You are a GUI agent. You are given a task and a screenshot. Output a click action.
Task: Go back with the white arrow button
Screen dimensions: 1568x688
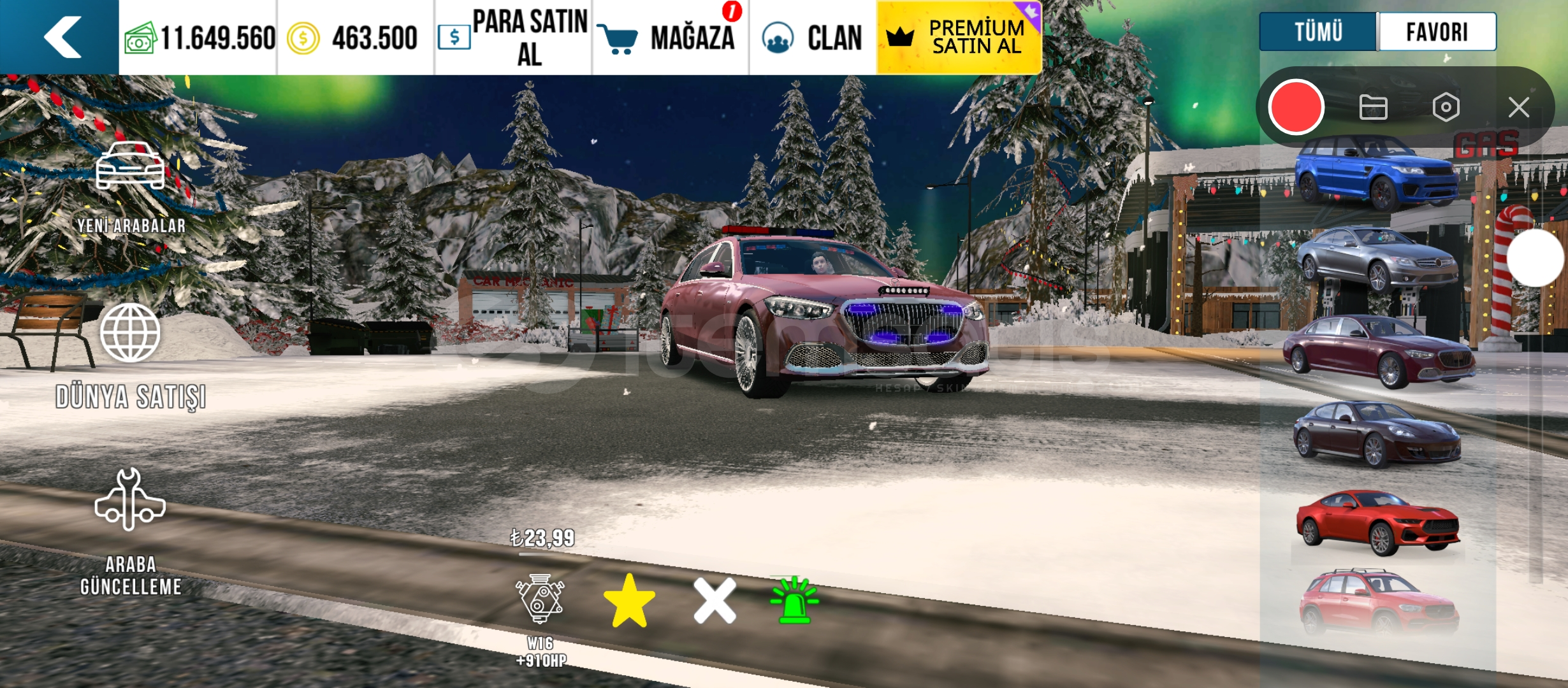(x=61, y=37)
